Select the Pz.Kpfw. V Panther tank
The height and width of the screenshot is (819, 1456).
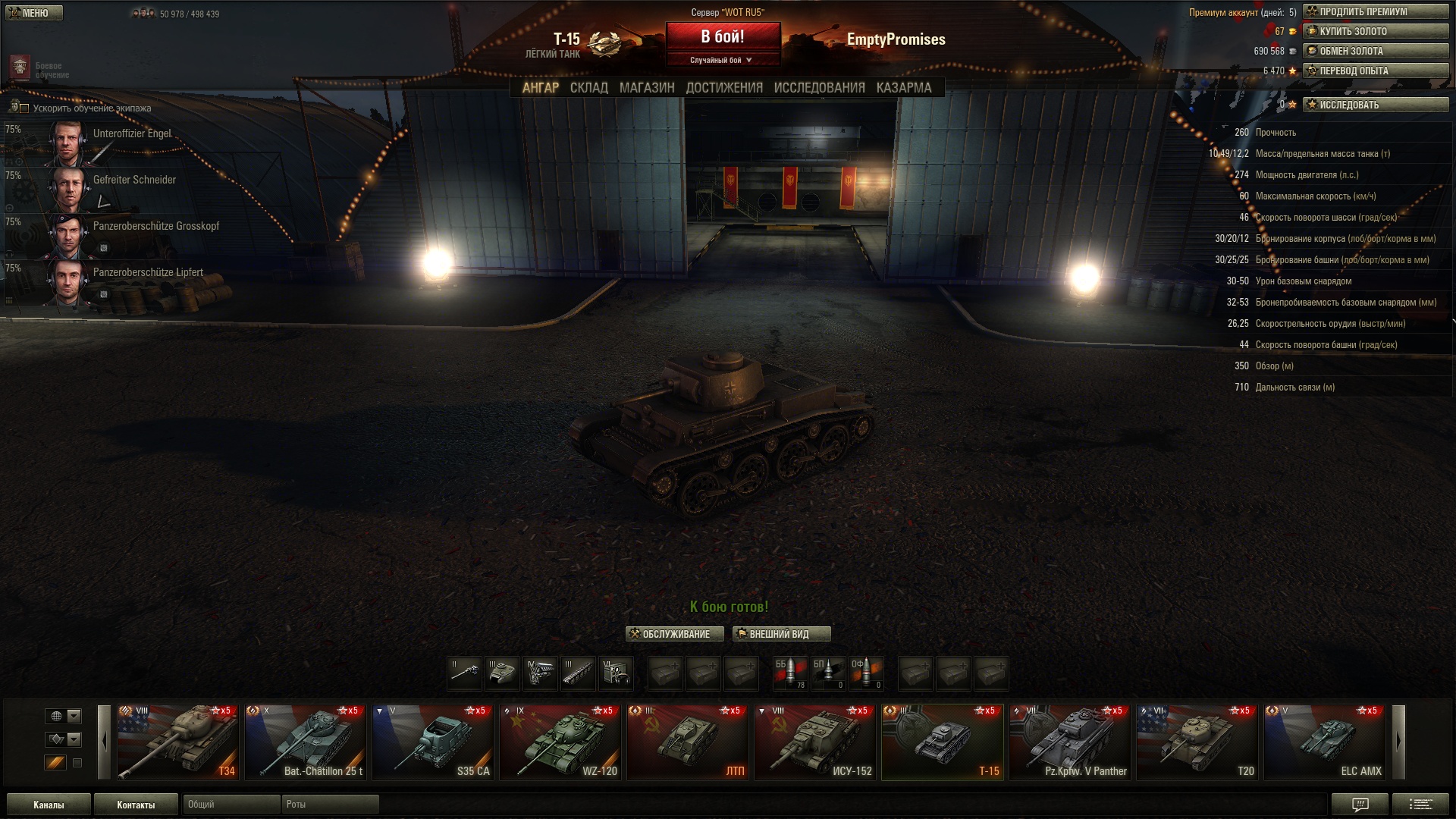[x=1071, y=742]
